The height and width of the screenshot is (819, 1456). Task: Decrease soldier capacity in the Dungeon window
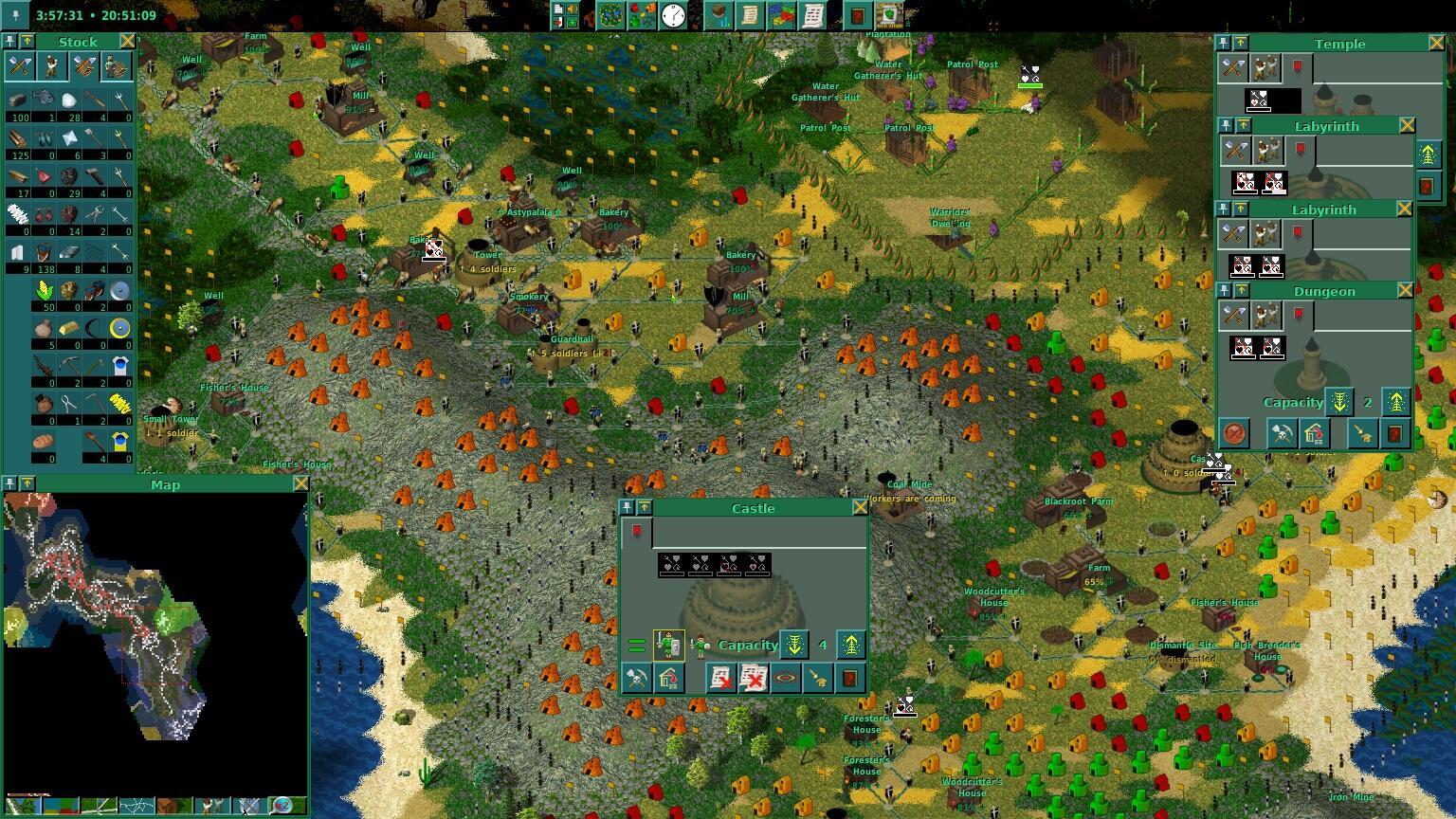(x=1338, y=401)
